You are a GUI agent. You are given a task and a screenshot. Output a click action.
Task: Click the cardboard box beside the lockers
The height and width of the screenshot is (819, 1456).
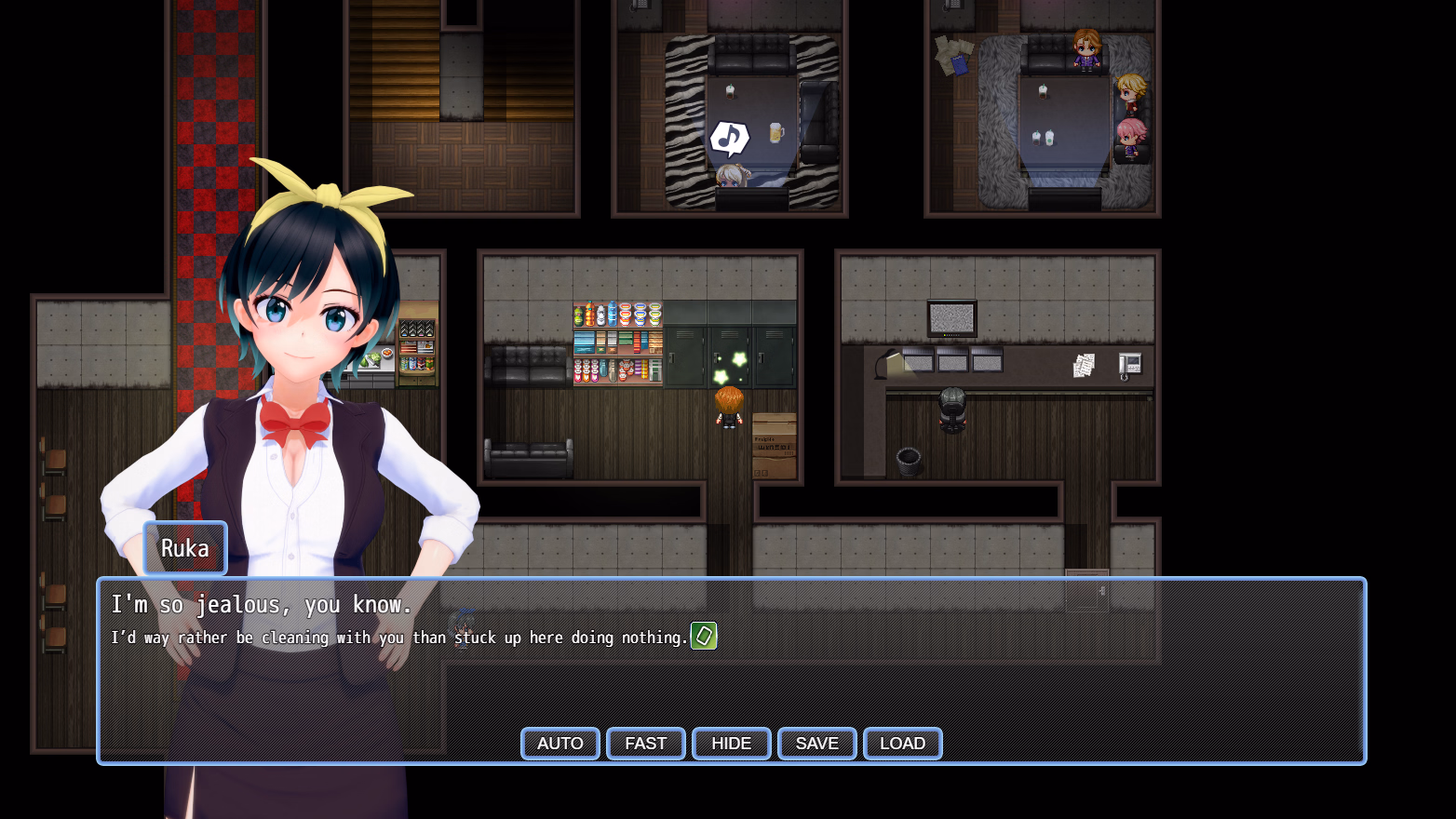click(x=776, y=449)
